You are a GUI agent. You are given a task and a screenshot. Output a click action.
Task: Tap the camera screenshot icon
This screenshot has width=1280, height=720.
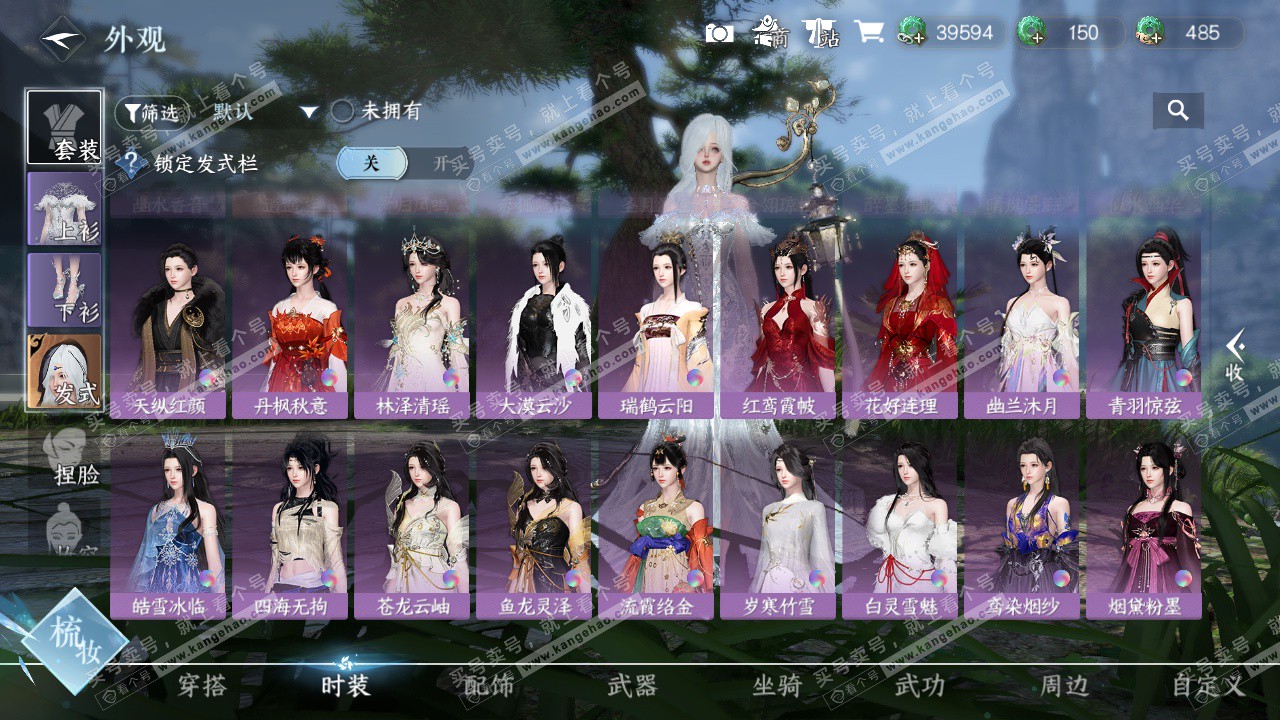(719, 33)
